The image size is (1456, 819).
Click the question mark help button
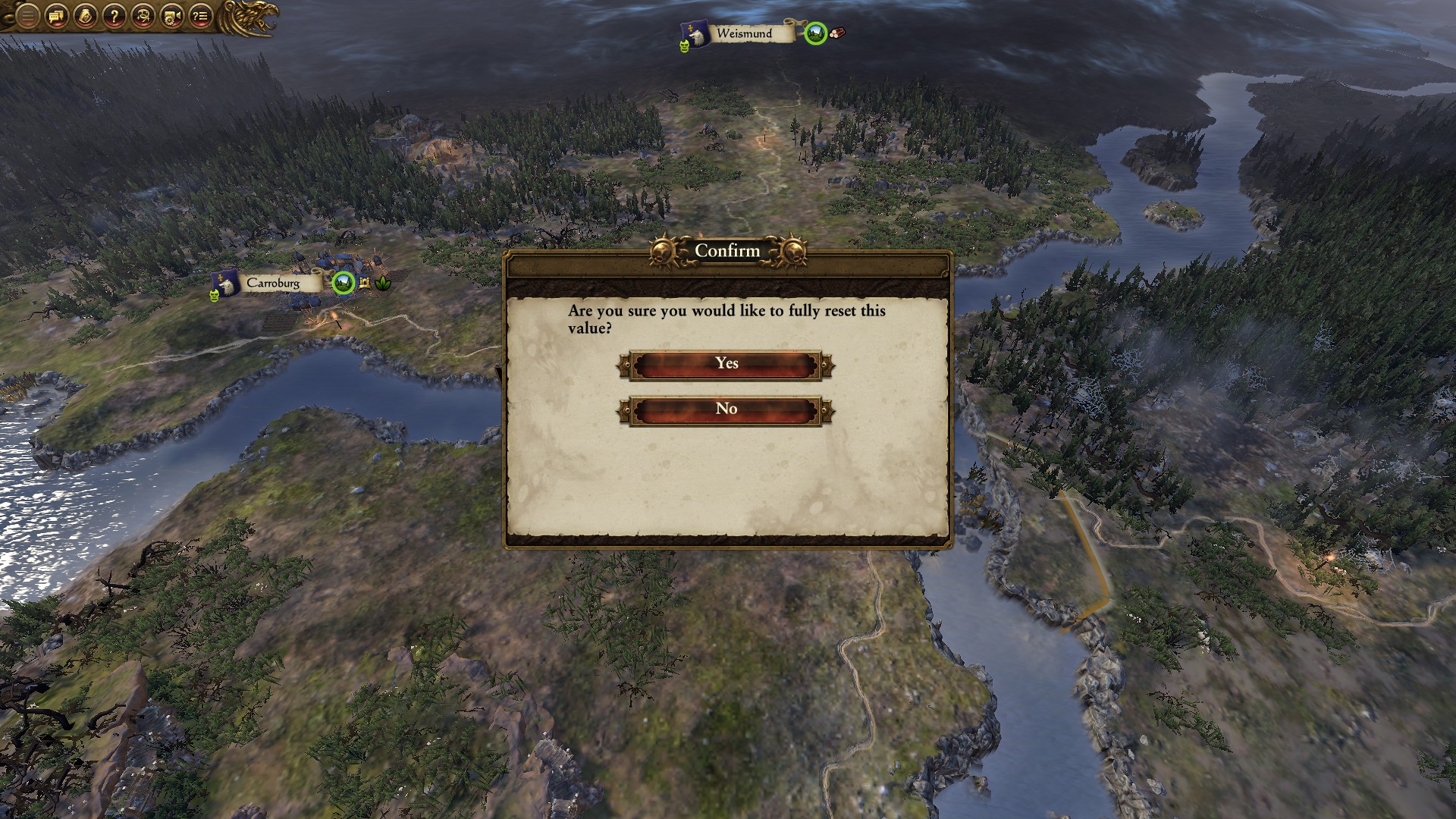114,16
